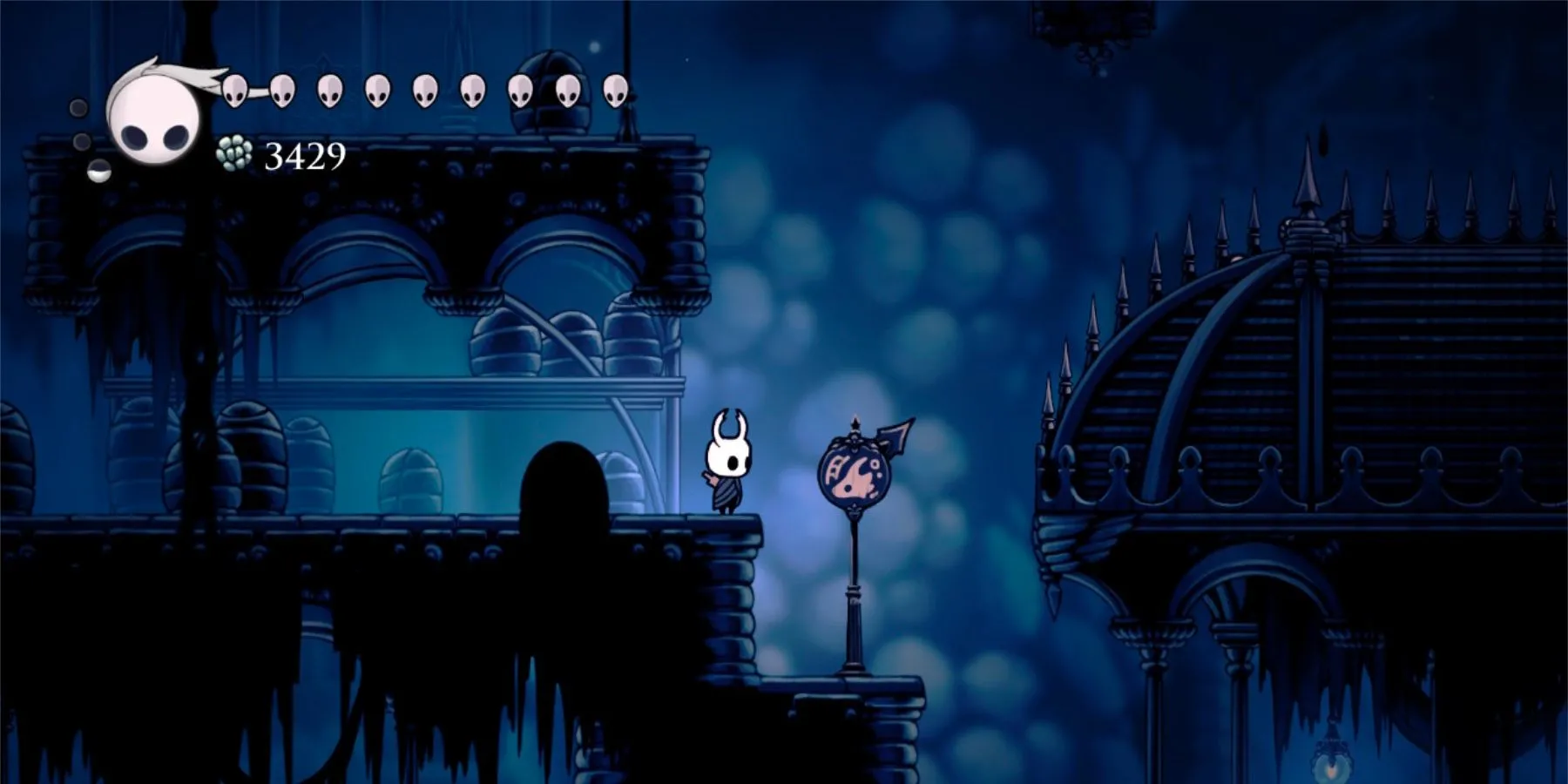Screen dimensions: 1568x784
Task: Click the lamppost pole below the sign
Action: (x=852, y=605)
